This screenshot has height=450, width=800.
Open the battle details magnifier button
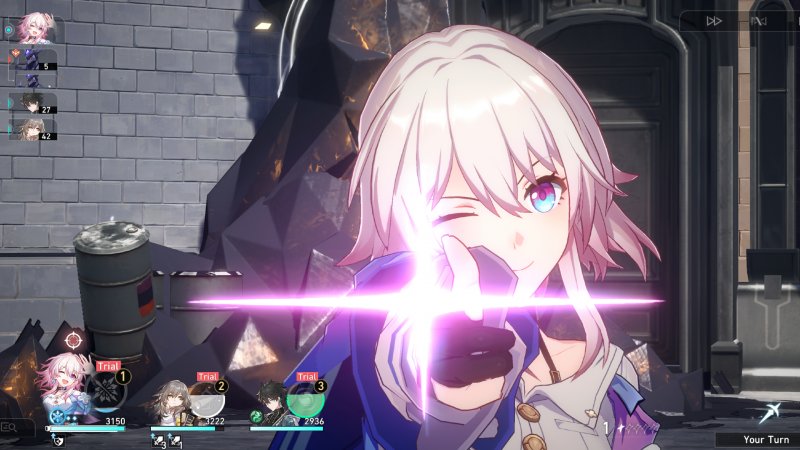(12, 429)
